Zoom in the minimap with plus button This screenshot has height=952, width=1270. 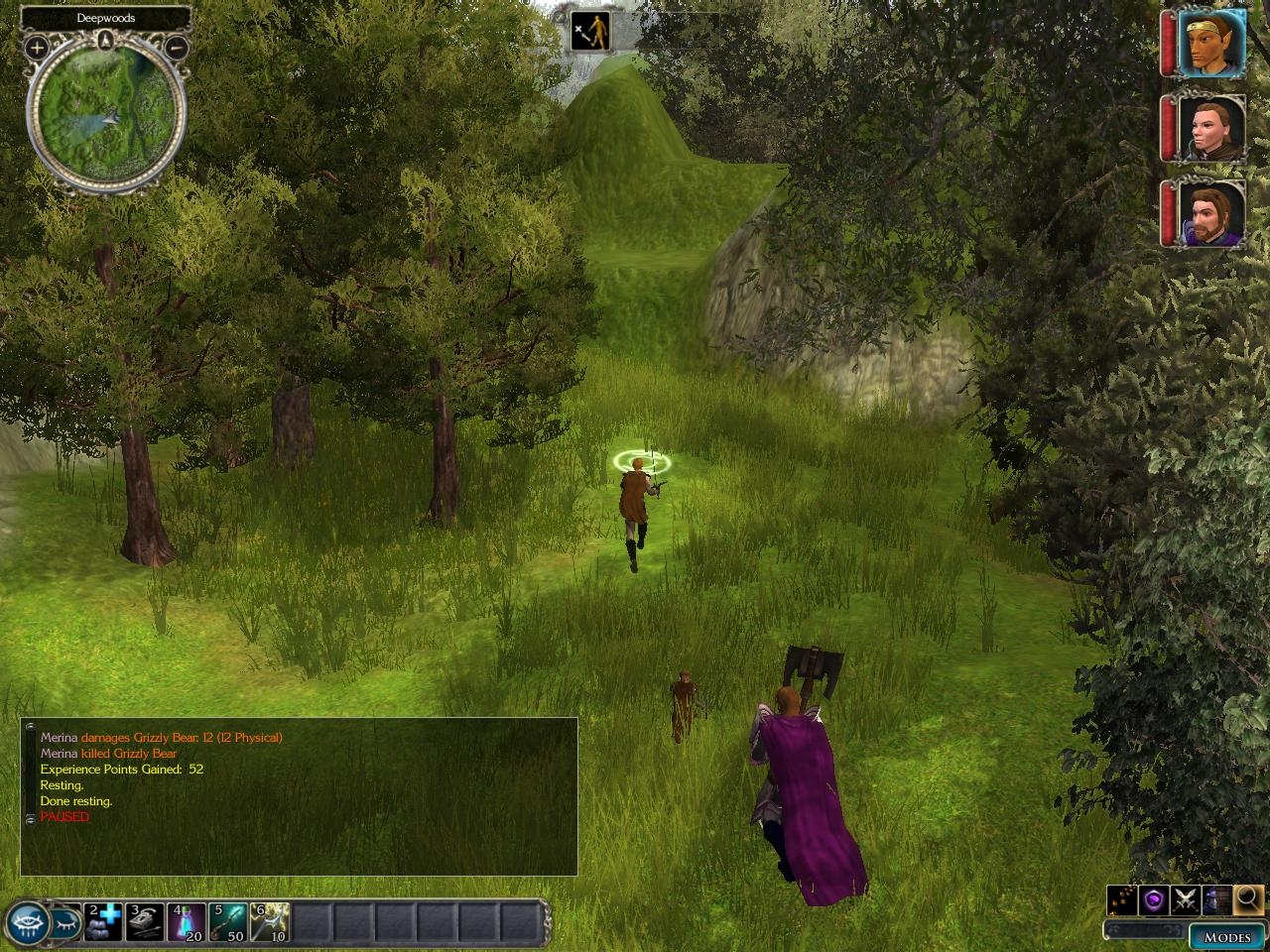pyautogui.click(x=37, y=47)
